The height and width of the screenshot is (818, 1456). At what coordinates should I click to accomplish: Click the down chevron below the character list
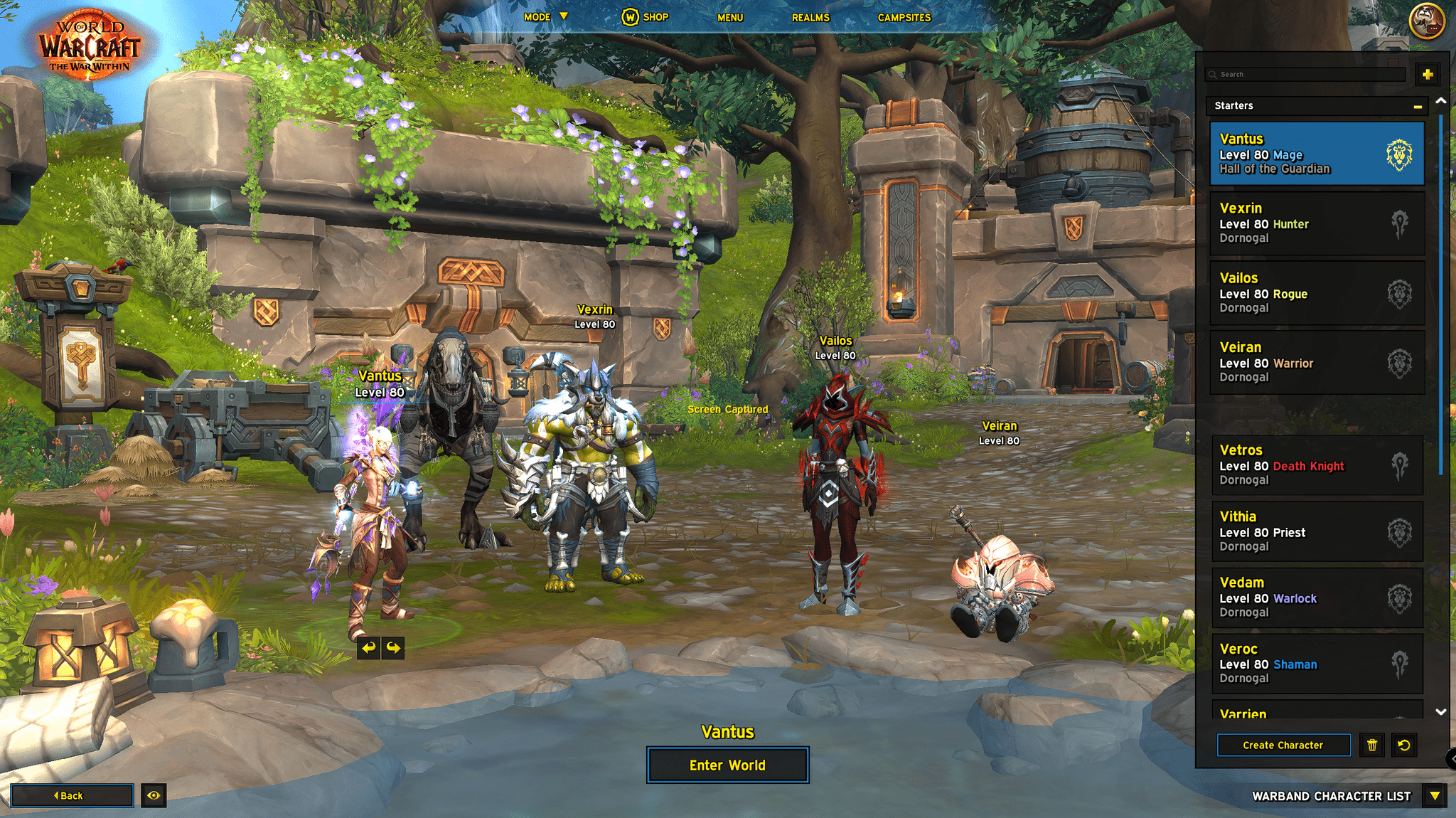(x=1442, y=712)
